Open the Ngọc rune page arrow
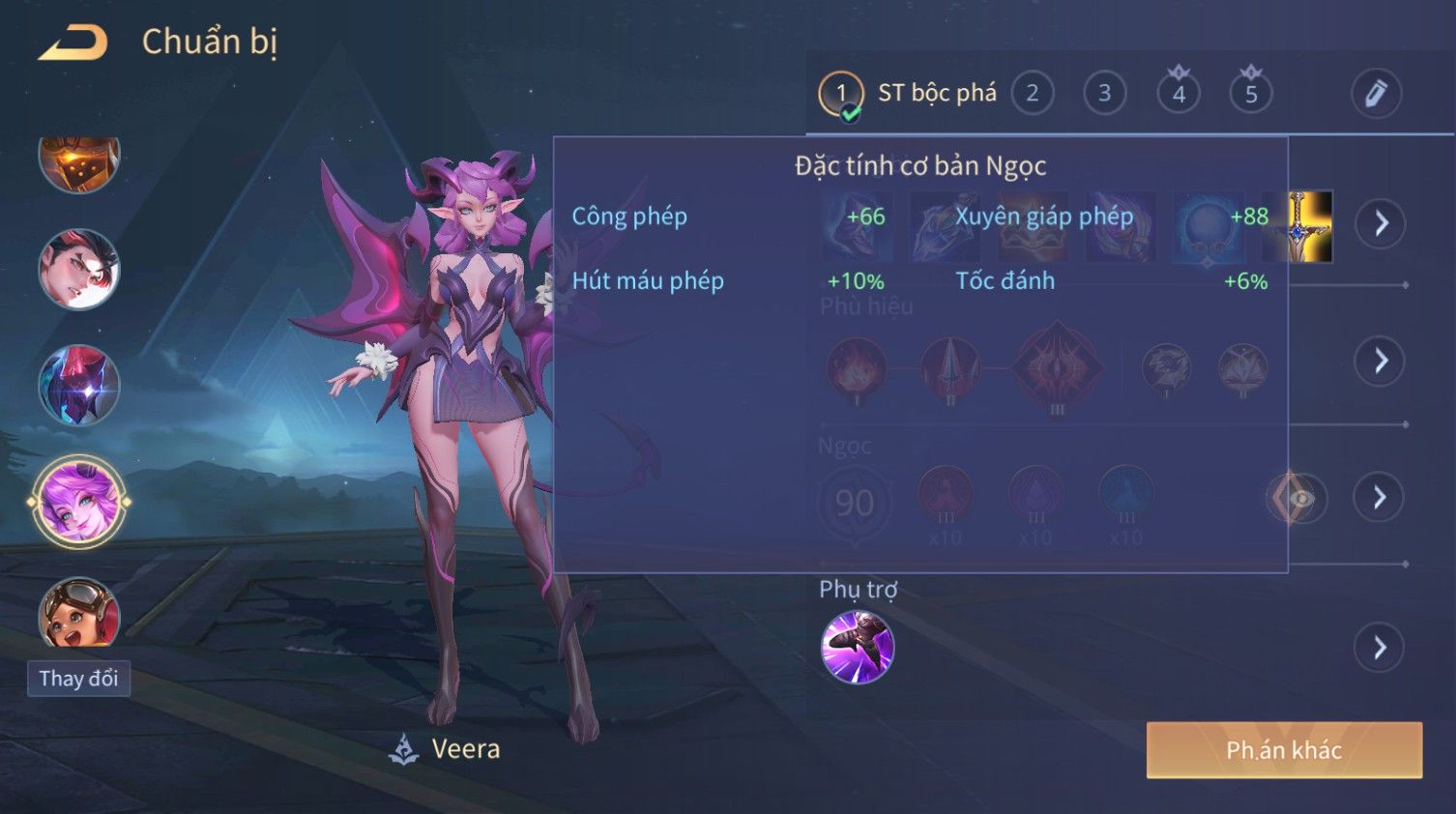Screen dimensions: 1456x814 (1380, 498)
